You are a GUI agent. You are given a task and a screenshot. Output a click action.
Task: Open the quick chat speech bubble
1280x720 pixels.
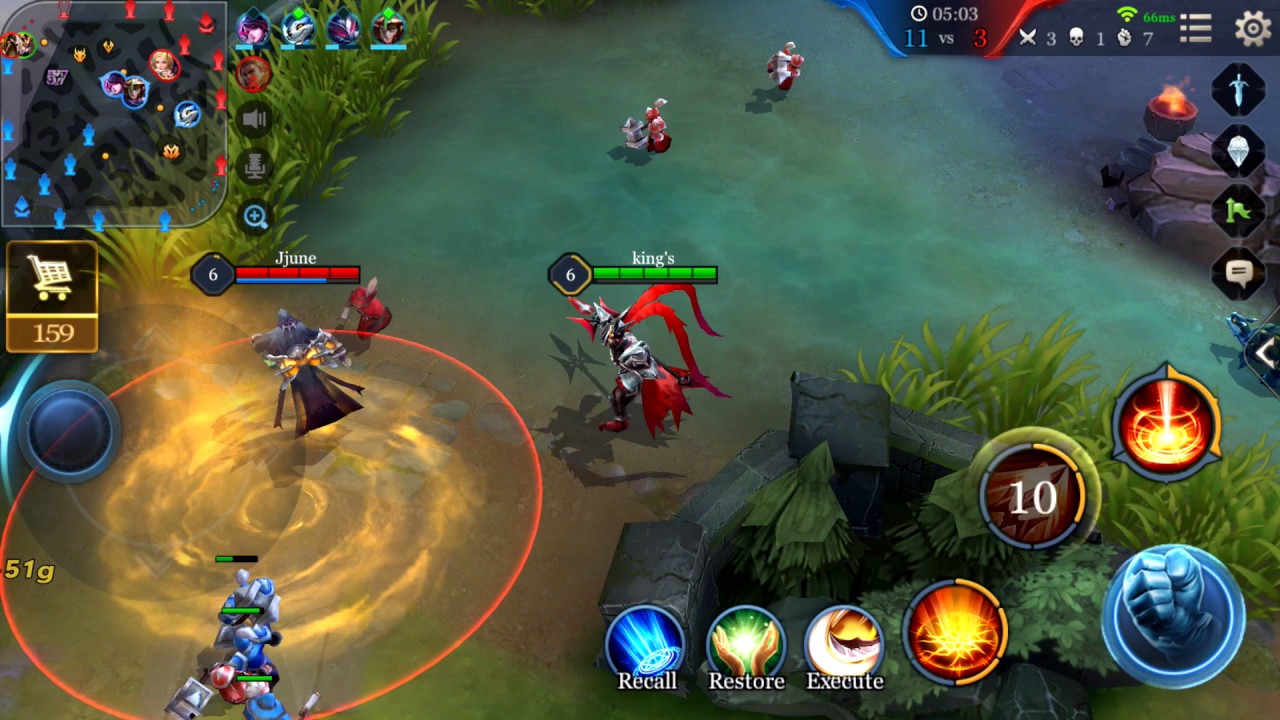(x=1238, y=272)
